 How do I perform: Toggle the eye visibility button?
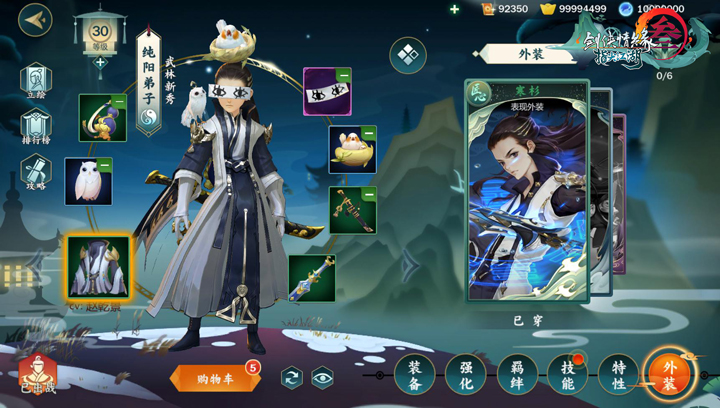coord(322,377)
